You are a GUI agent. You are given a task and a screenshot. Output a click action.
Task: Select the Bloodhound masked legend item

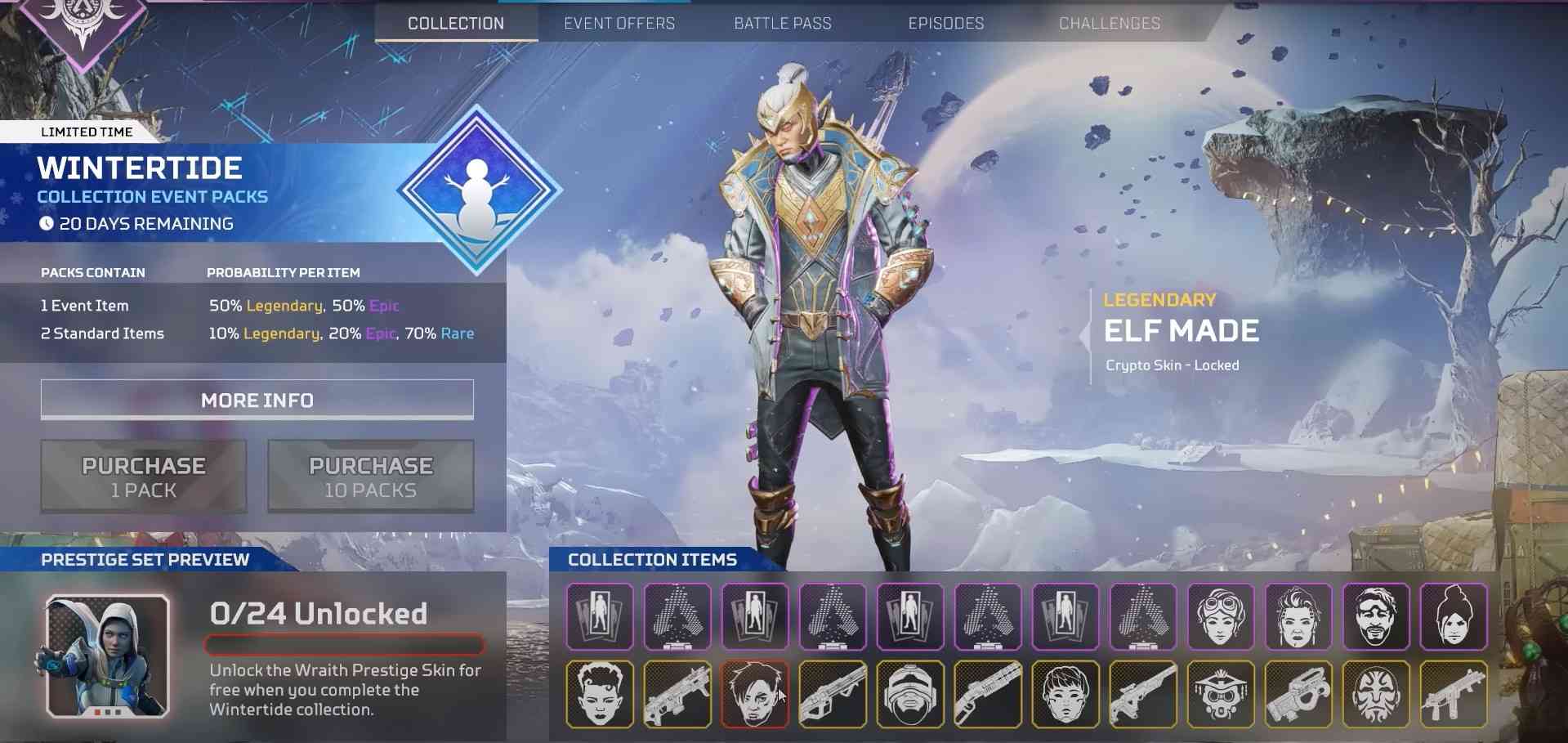click(1221, 694)
